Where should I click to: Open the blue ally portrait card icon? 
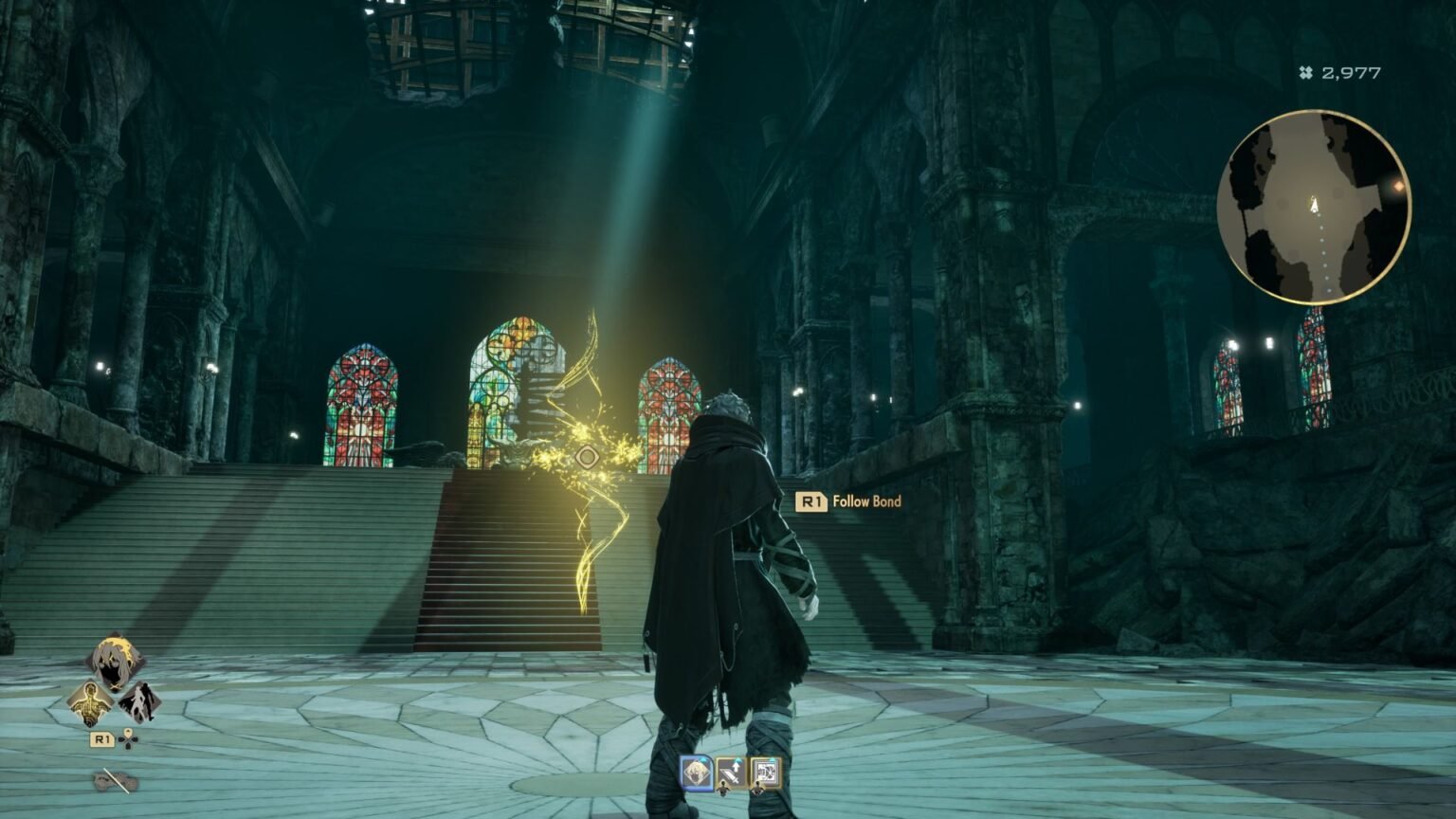pos(696,773)
